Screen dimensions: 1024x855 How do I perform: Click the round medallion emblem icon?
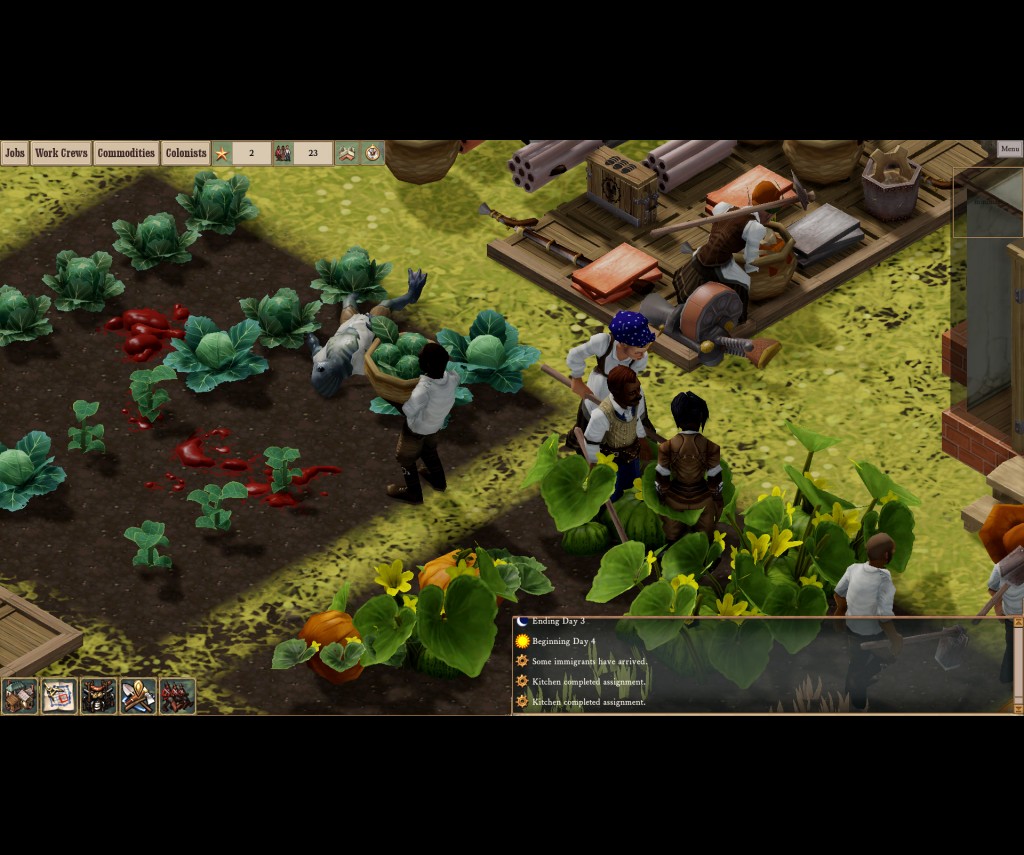372,153
